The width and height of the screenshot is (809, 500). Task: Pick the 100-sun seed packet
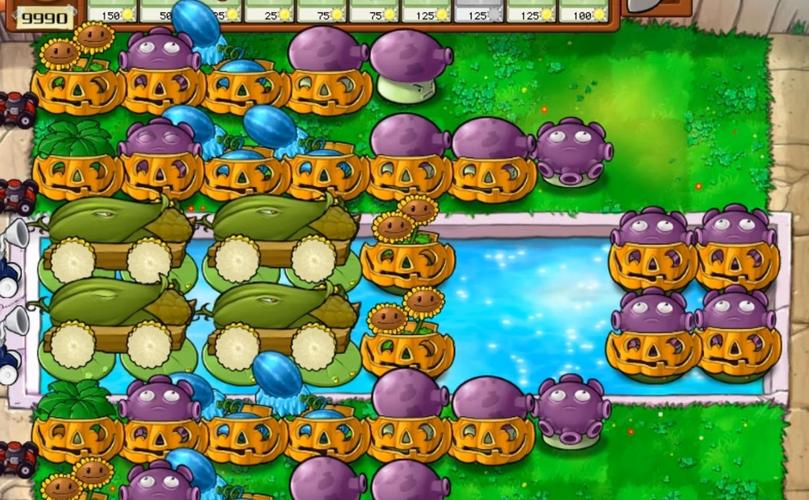pyautogui.click(x=581, y=11)
